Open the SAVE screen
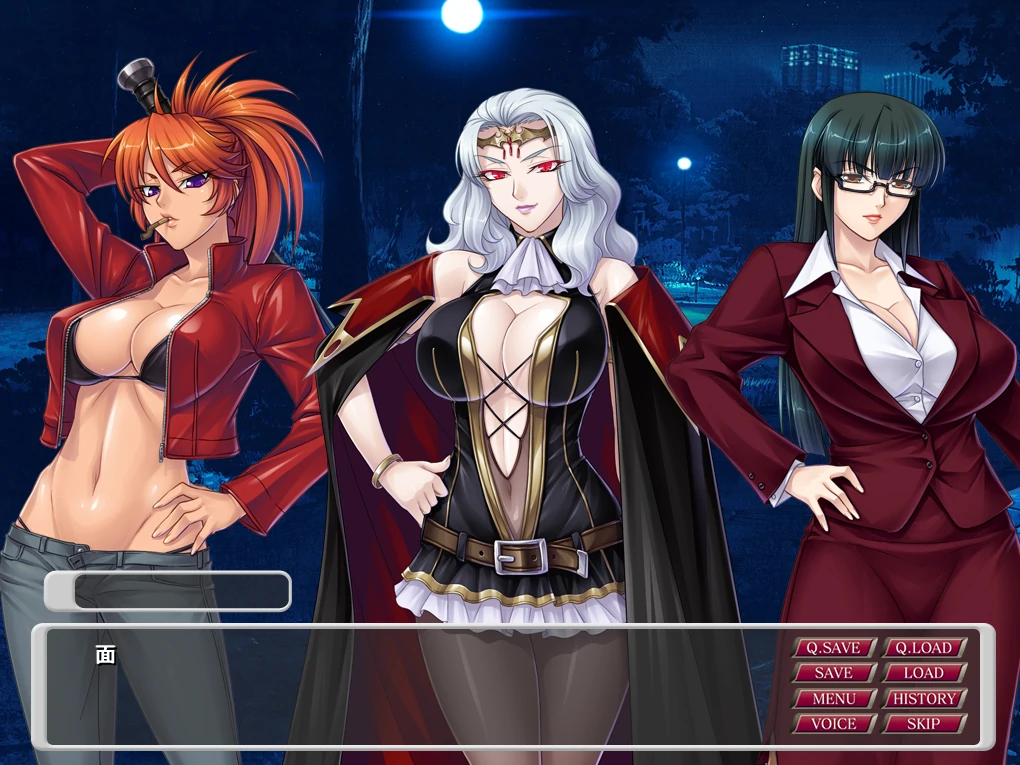 tap(834, 673)
